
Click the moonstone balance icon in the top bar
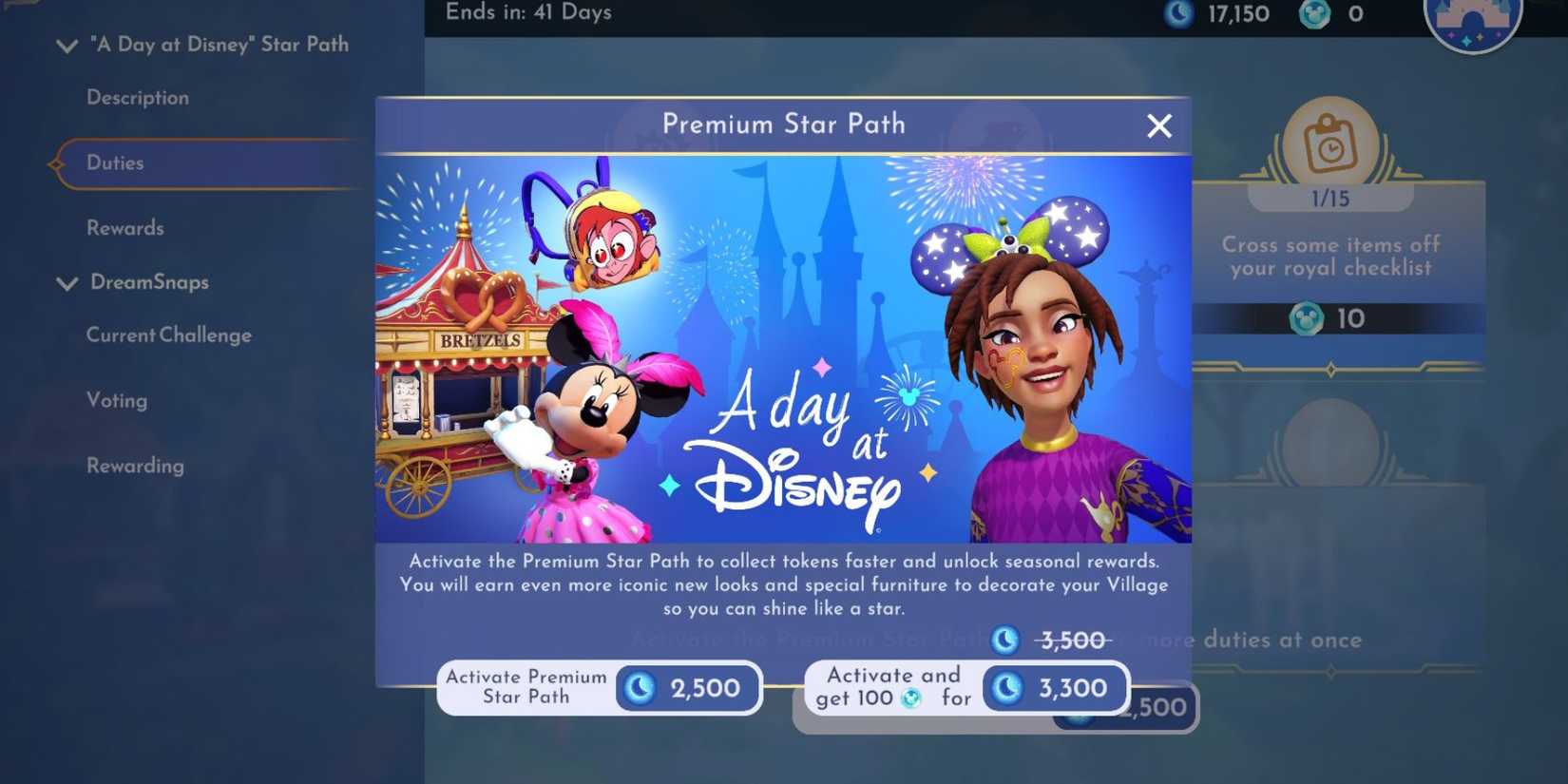click(x=1178, y=14)
